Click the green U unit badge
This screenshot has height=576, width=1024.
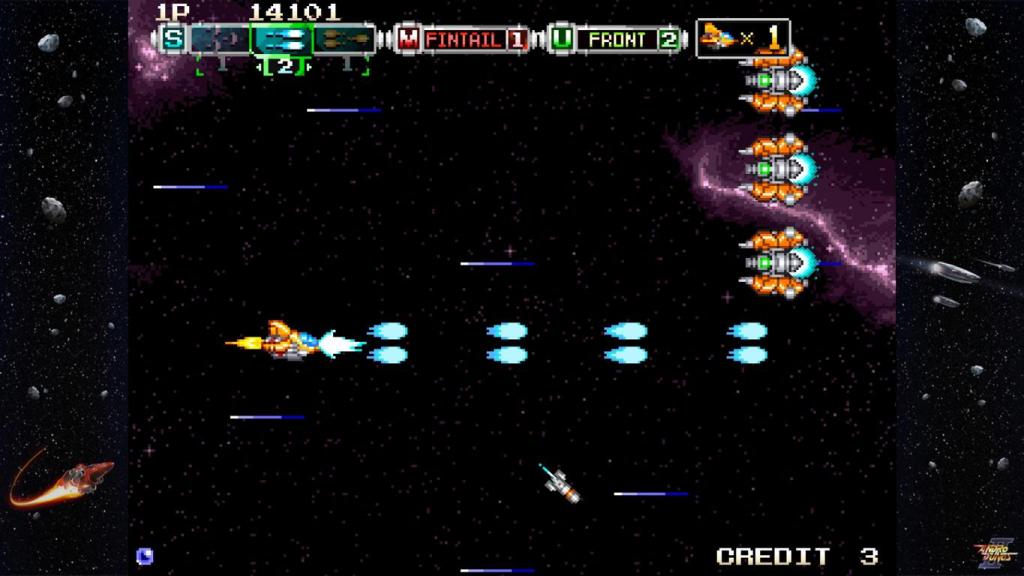coord(562,40)
